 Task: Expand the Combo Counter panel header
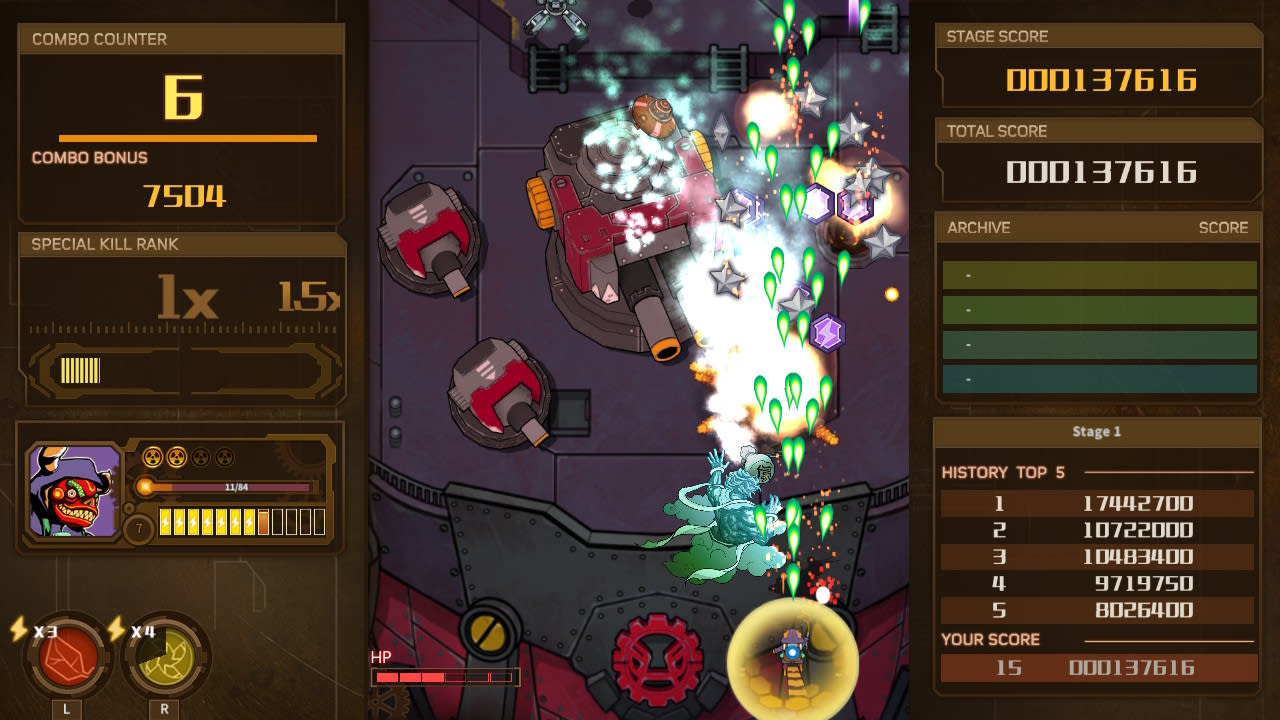pyautogui.click(x=97, y=39)
